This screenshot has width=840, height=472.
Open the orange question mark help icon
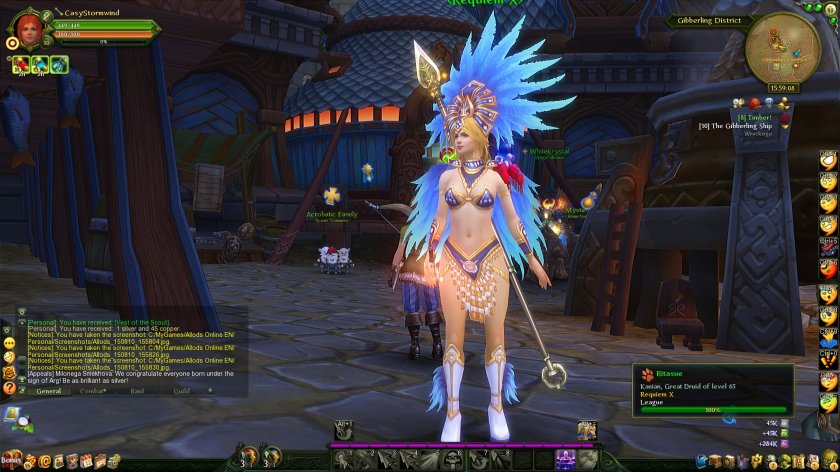9,387
